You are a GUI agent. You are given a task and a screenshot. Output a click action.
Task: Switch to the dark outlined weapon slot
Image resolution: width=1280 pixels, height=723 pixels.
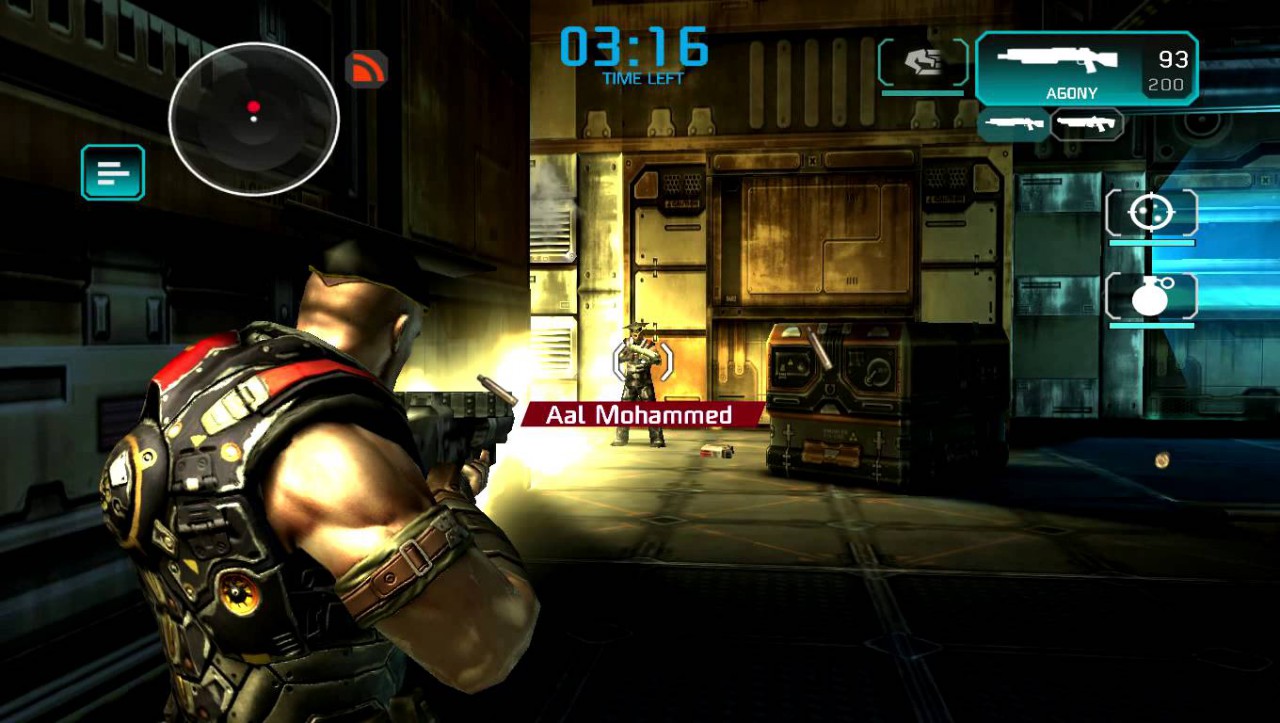(1087, 124)
